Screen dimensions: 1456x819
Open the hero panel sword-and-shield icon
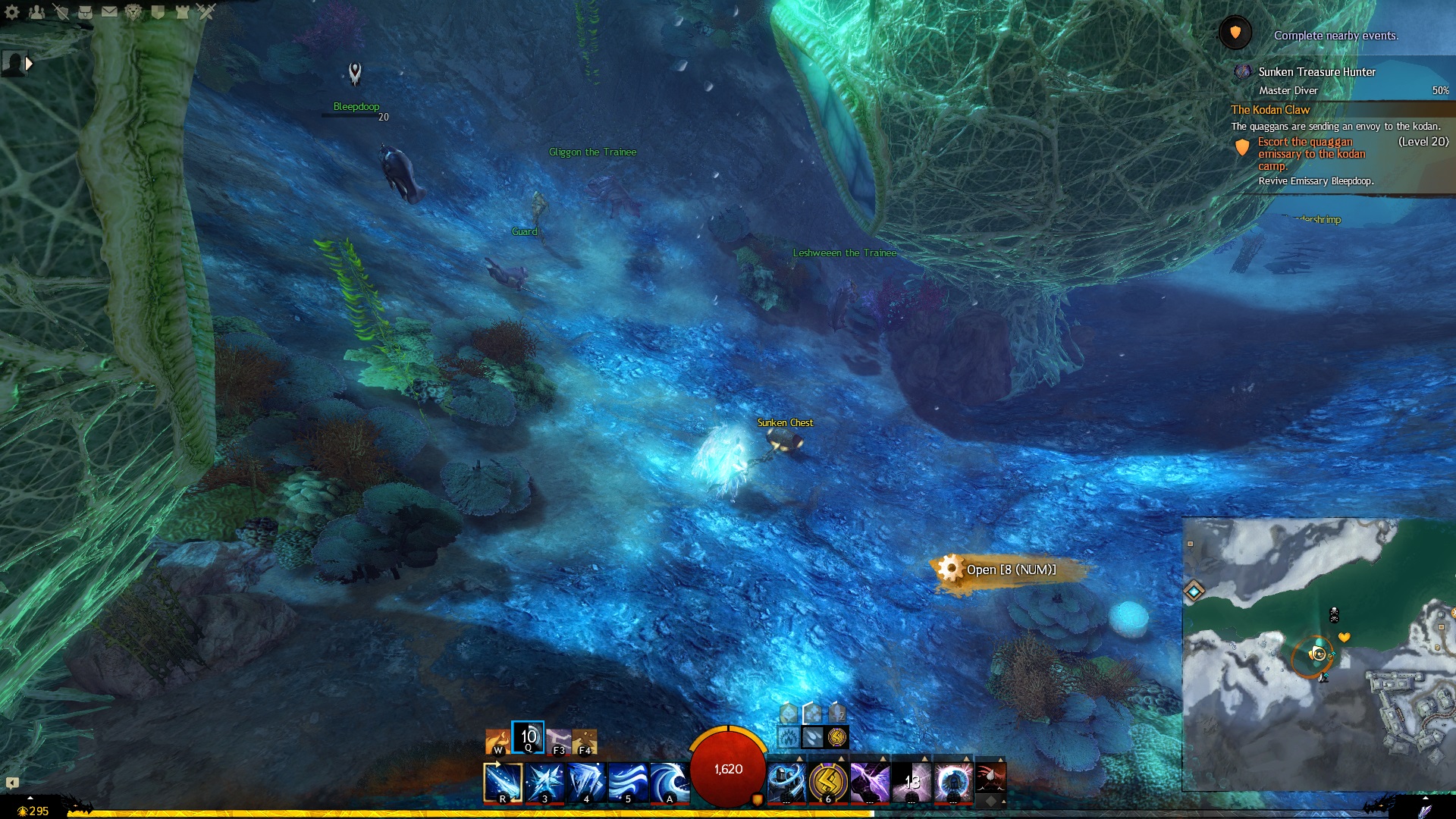61,11
